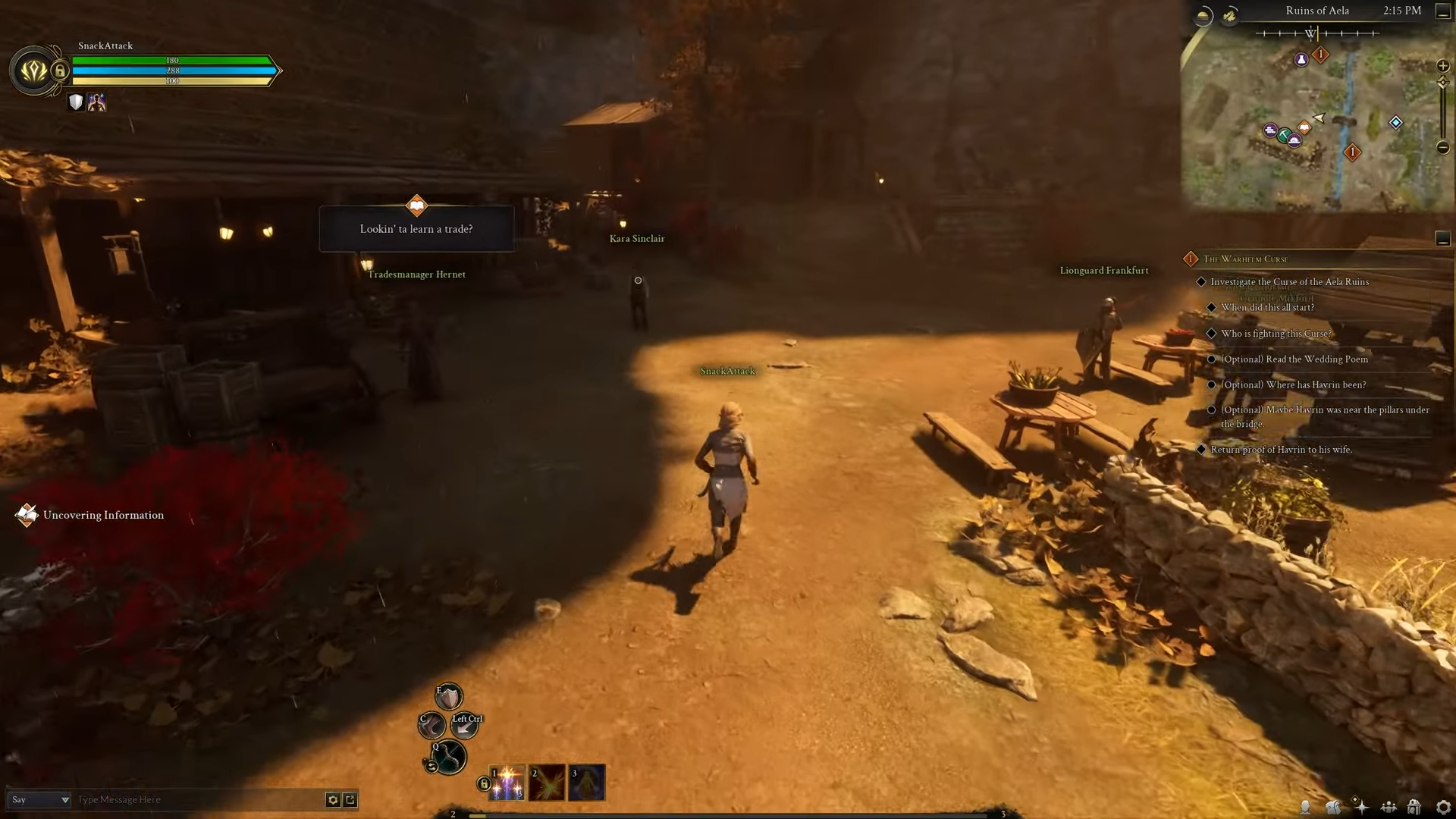Open the Say chat channel dropdown

point(64,799)
